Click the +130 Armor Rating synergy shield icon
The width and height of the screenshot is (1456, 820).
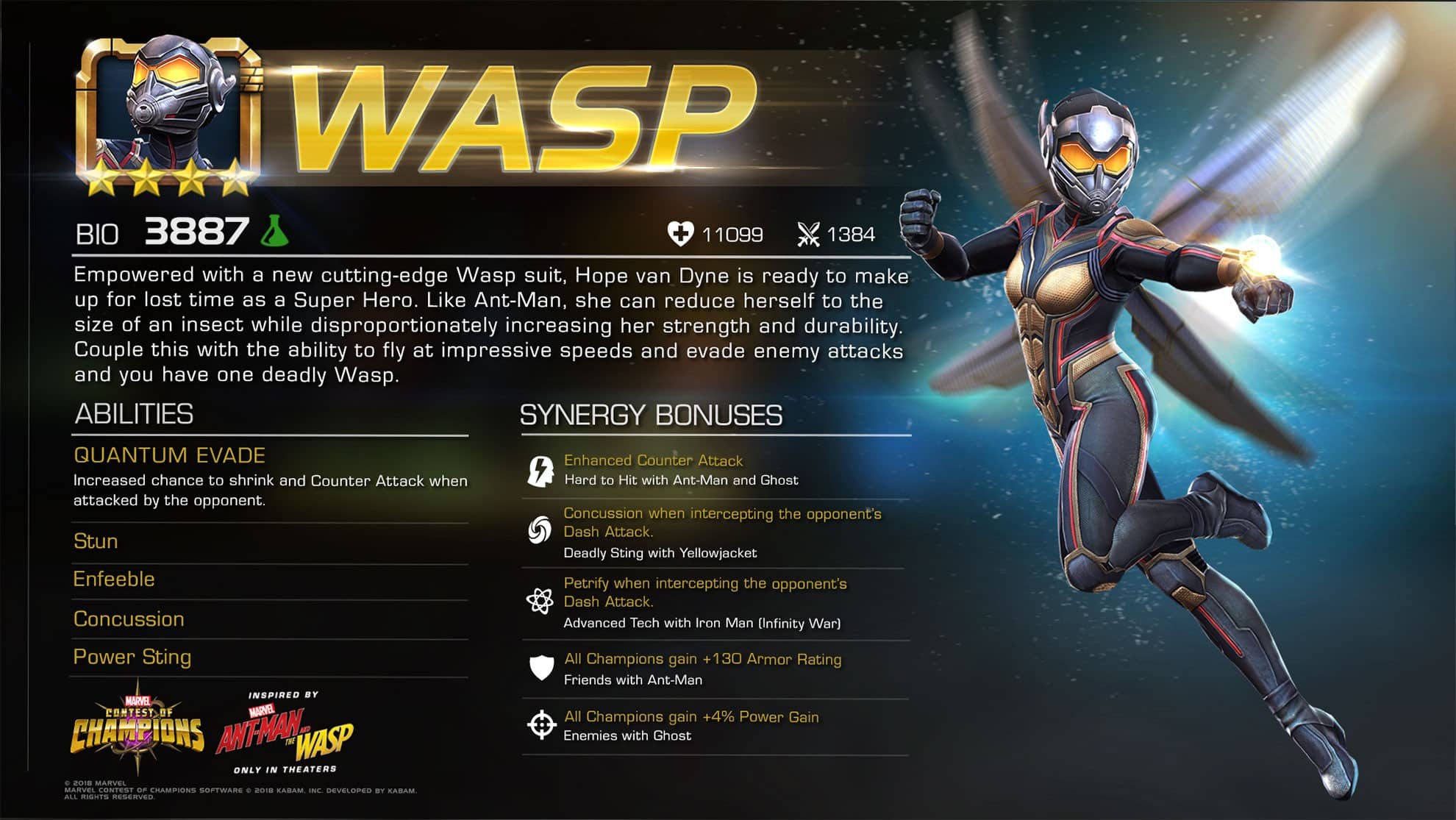541,668
